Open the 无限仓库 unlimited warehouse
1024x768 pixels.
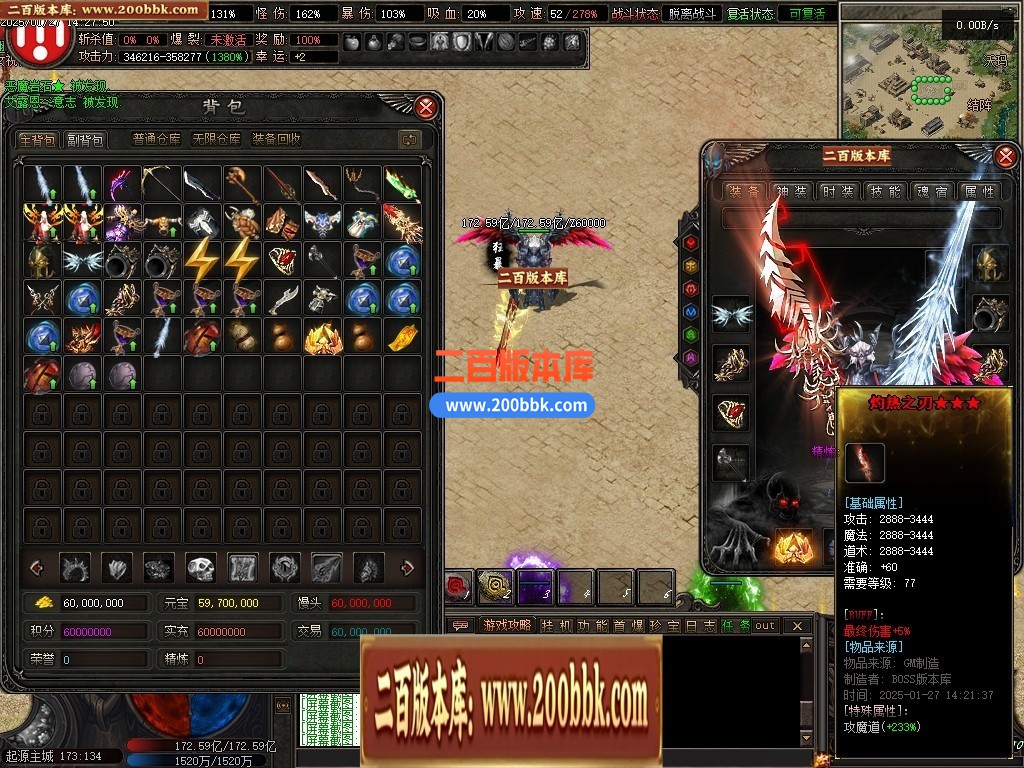(216, 140)
